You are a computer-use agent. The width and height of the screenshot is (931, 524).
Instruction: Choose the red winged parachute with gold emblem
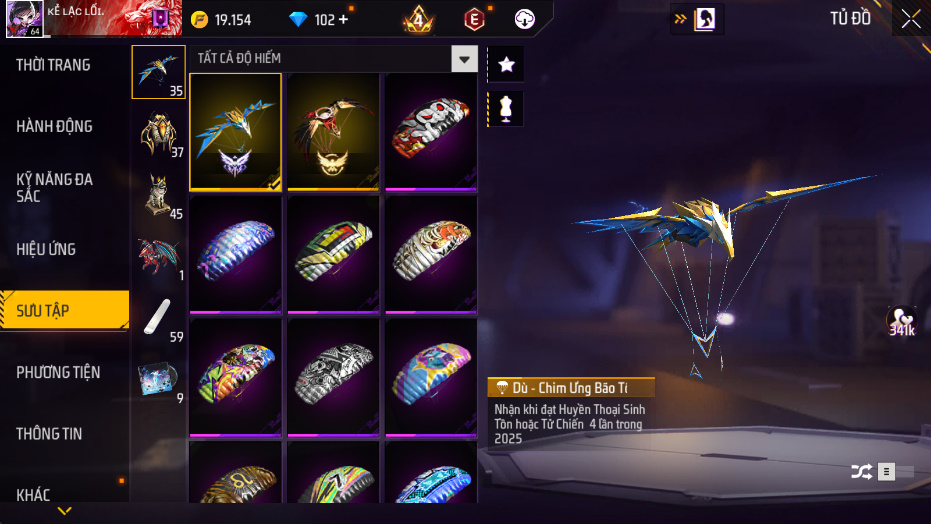point(333,131)
